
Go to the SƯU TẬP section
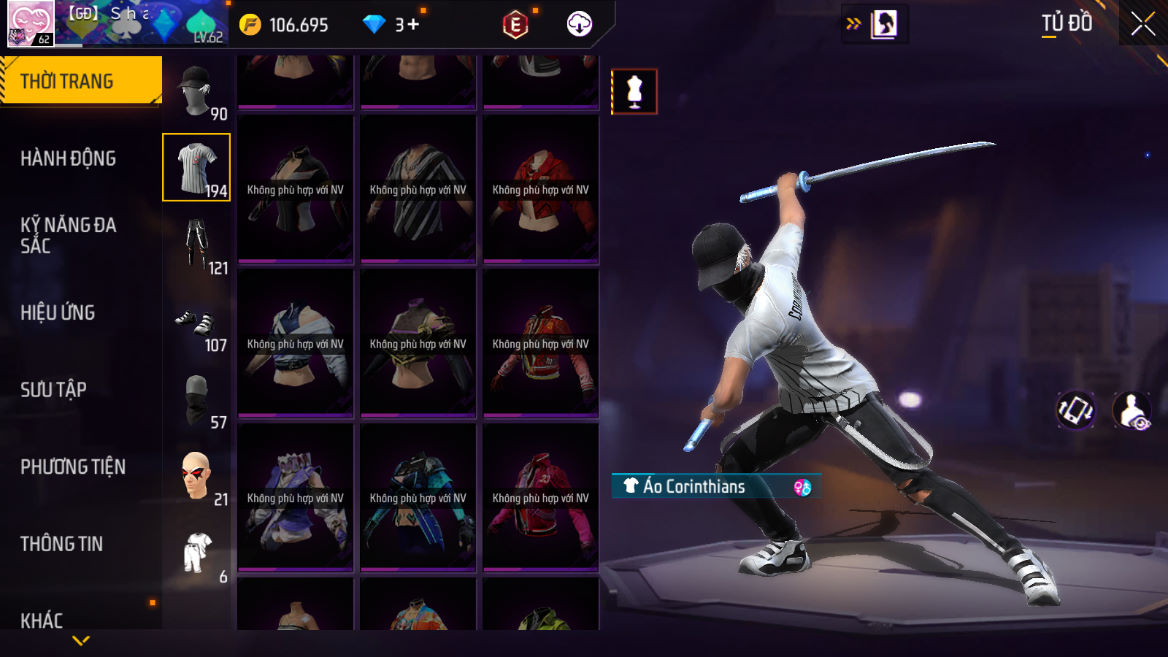pyautogui.click(x=54, y=389)
